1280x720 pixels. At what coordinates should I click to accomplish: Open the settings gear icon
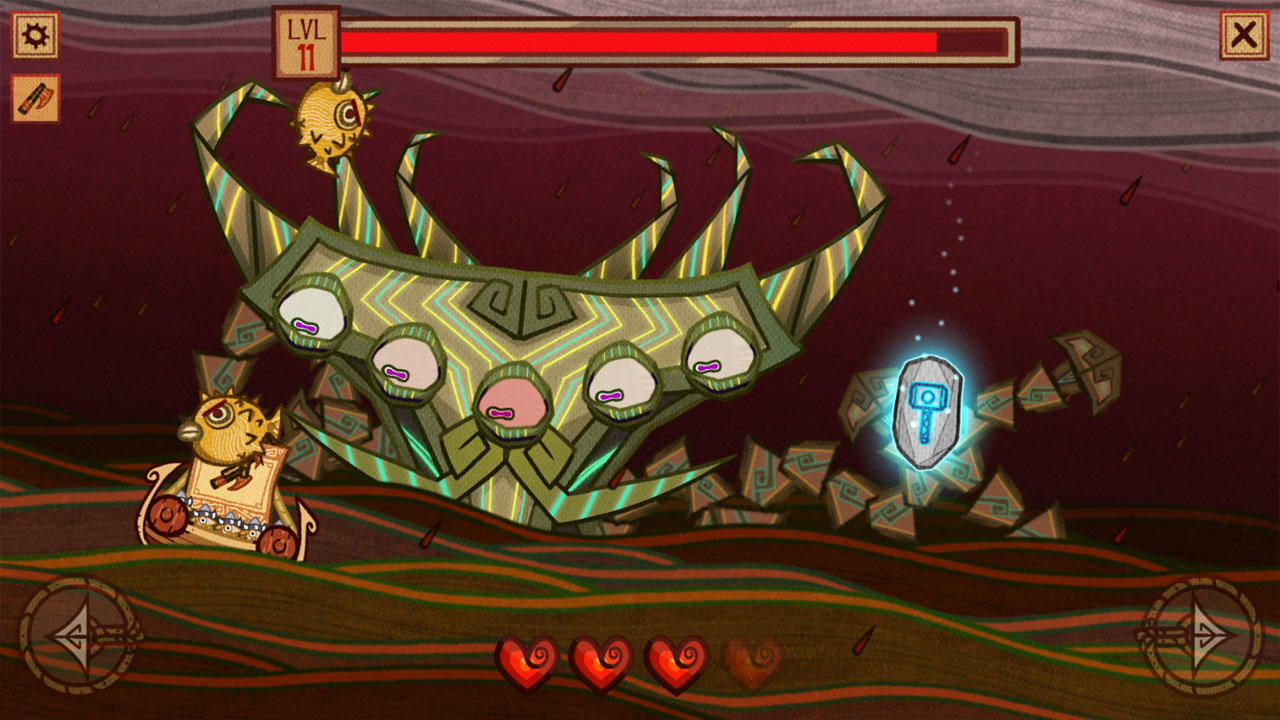(33, 33)
